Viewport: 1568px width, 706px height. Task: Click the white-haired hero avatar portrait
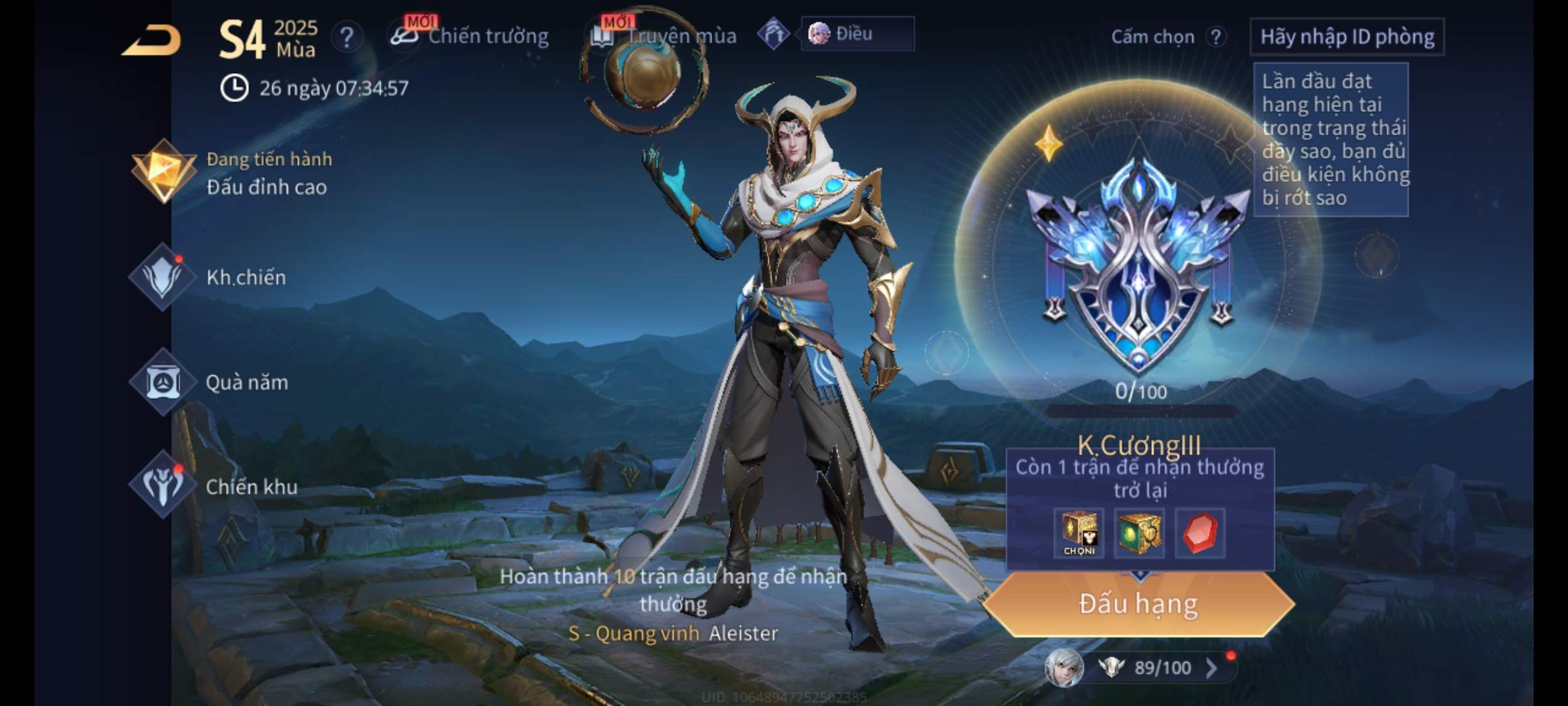click(x=1064, y=668)
